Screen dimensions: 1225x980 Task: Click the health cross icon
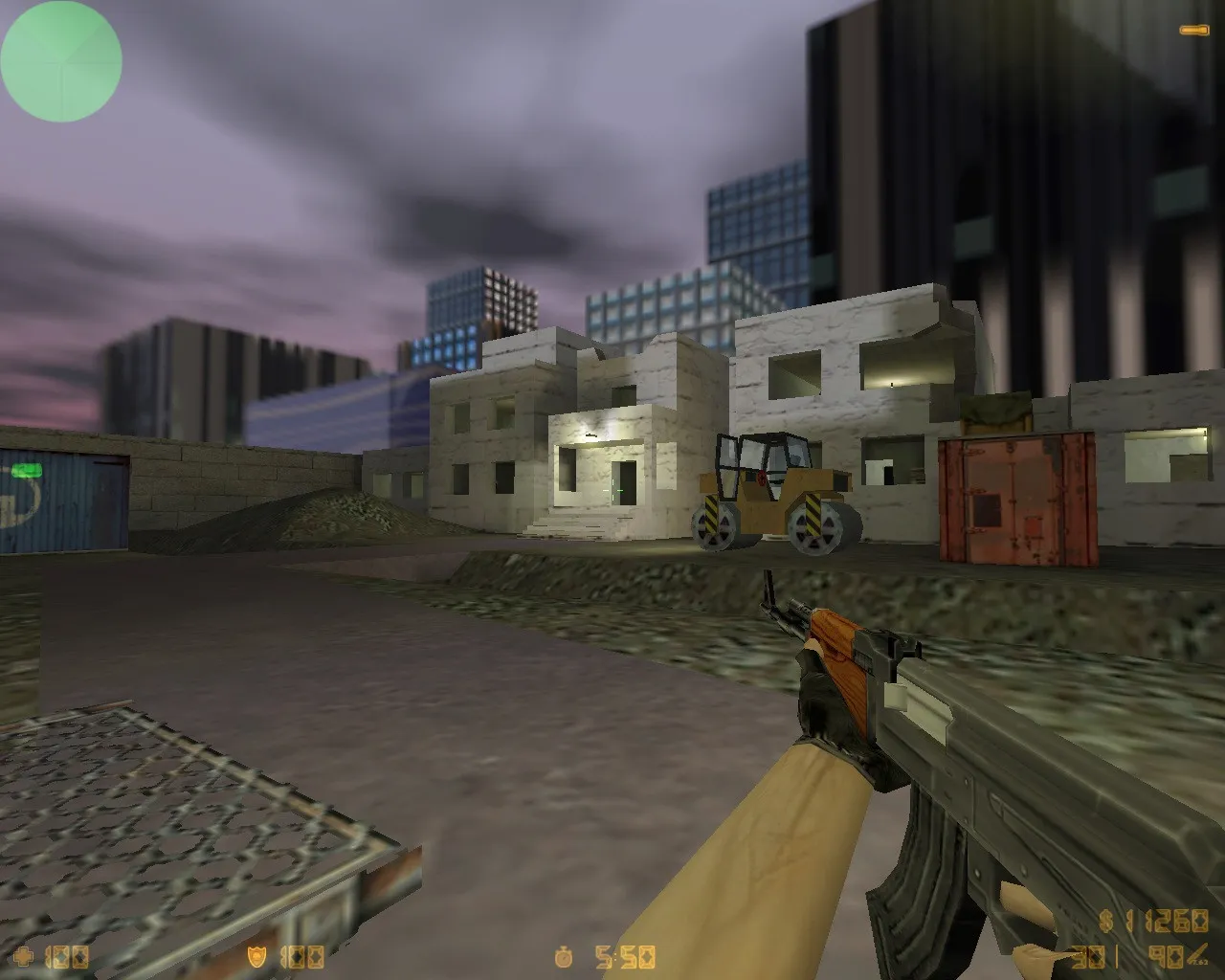pos(24,955)
